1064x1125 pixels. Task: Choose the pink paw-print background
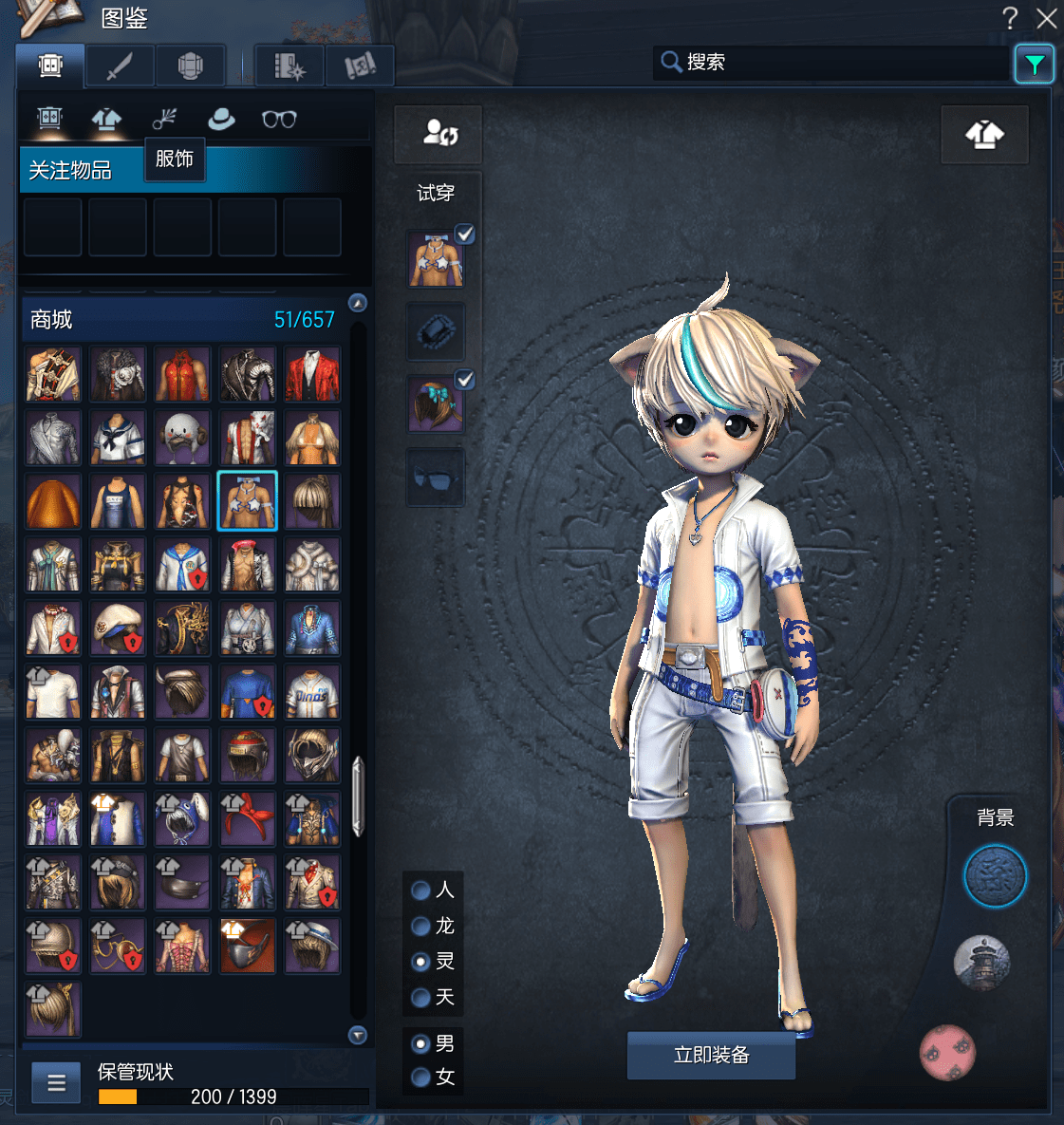(x=947, y=1053)
